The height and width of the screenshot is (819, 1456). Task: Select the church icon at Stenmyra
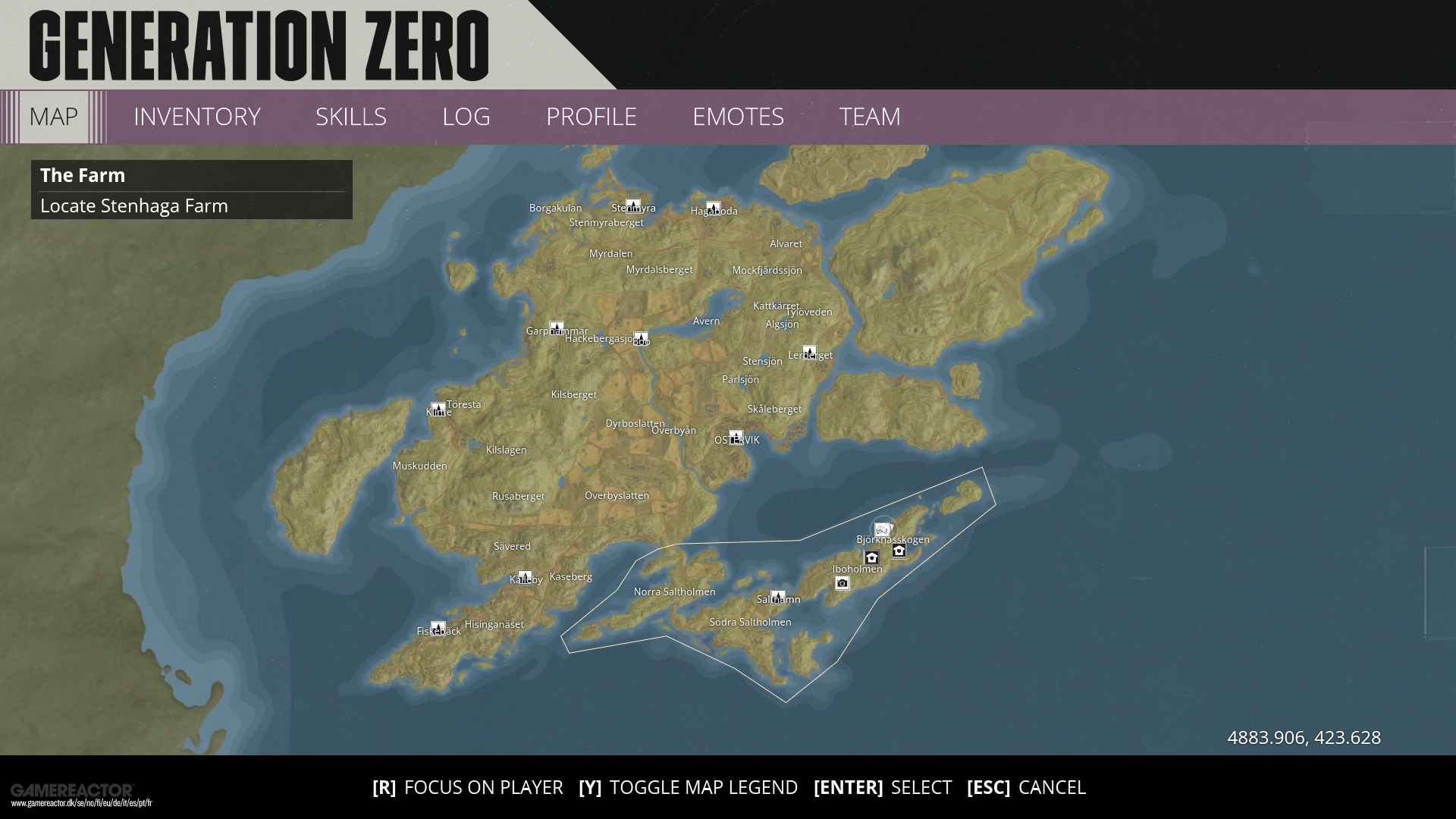point(633,206)
